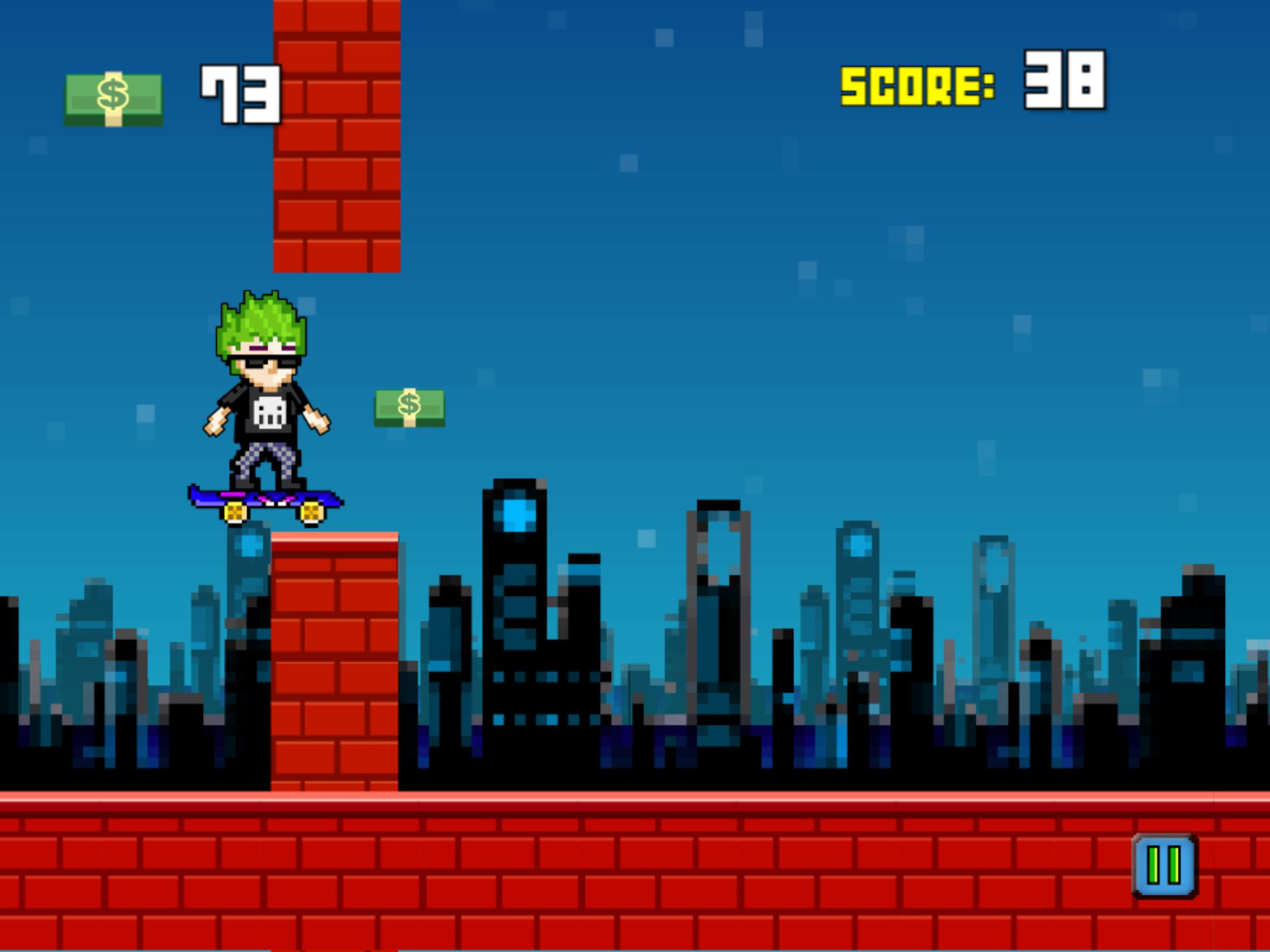Click the dollar sign on the money counter icon

112,94
